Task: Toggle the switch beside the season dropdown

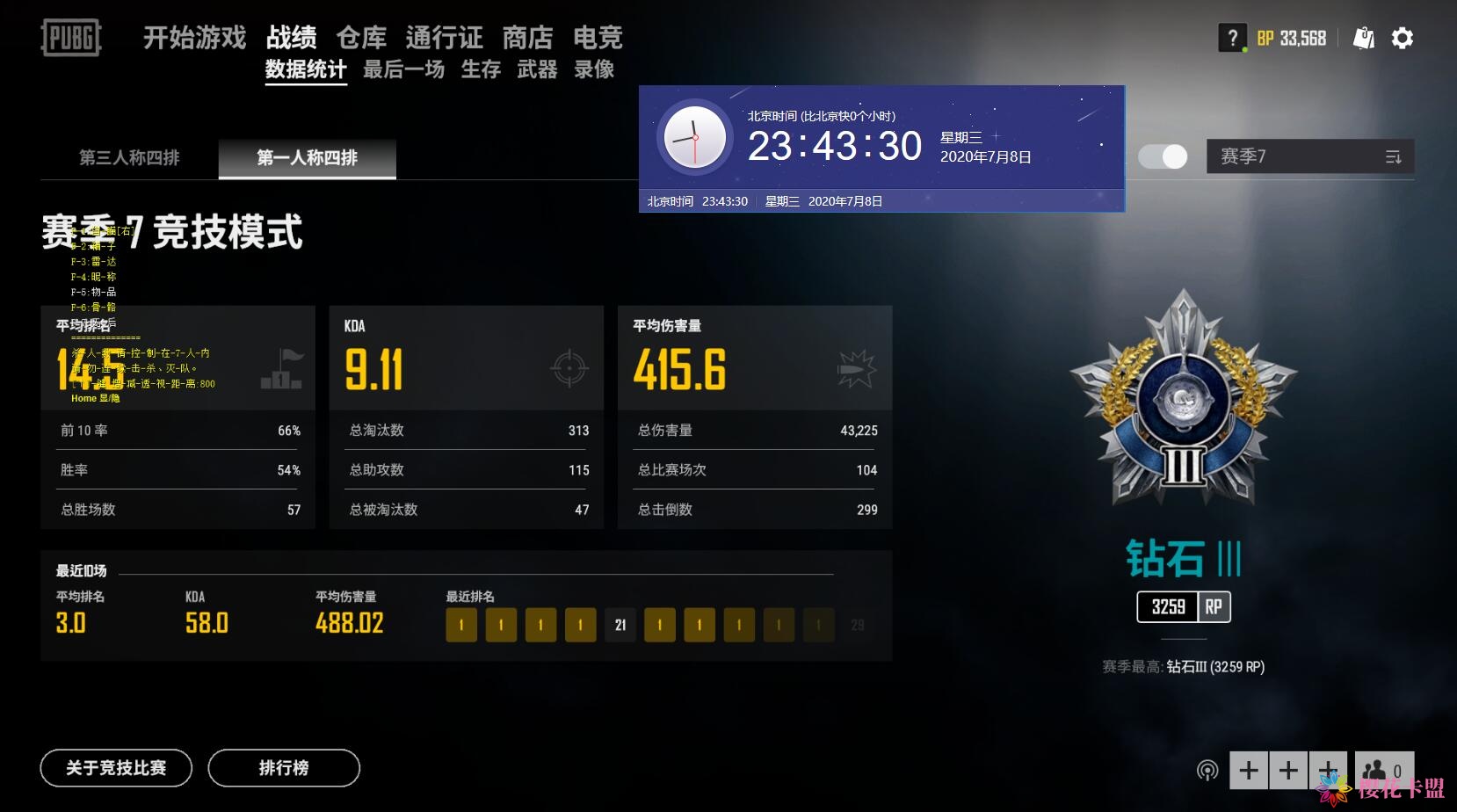Action: click(x=1163, y=156)
